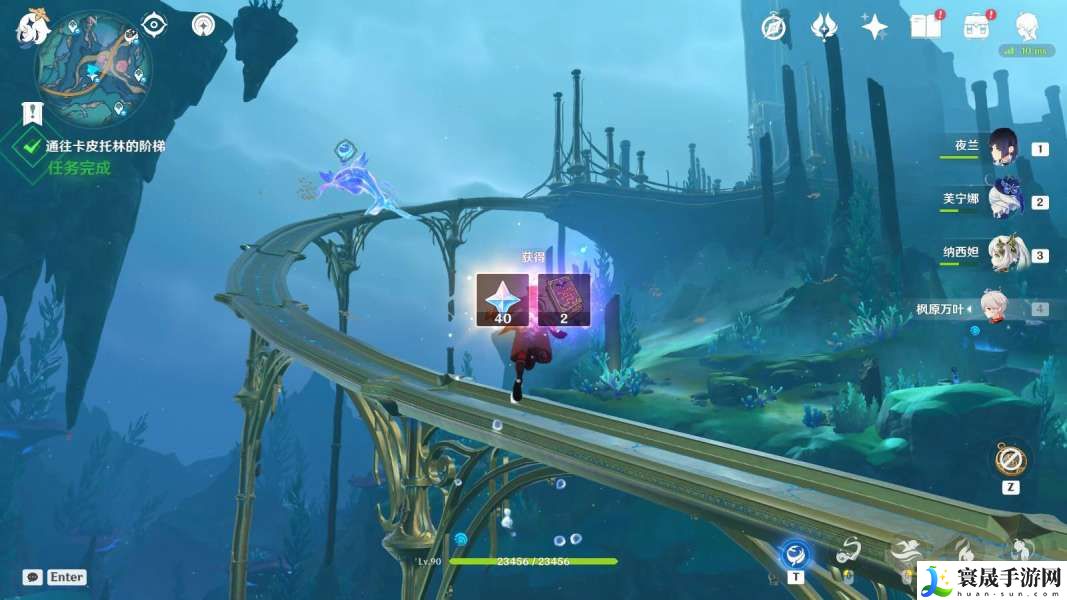Open the four-pointed star Wish icon
The height and width of the screenshot is (600, 1067).
pos(875,27)
